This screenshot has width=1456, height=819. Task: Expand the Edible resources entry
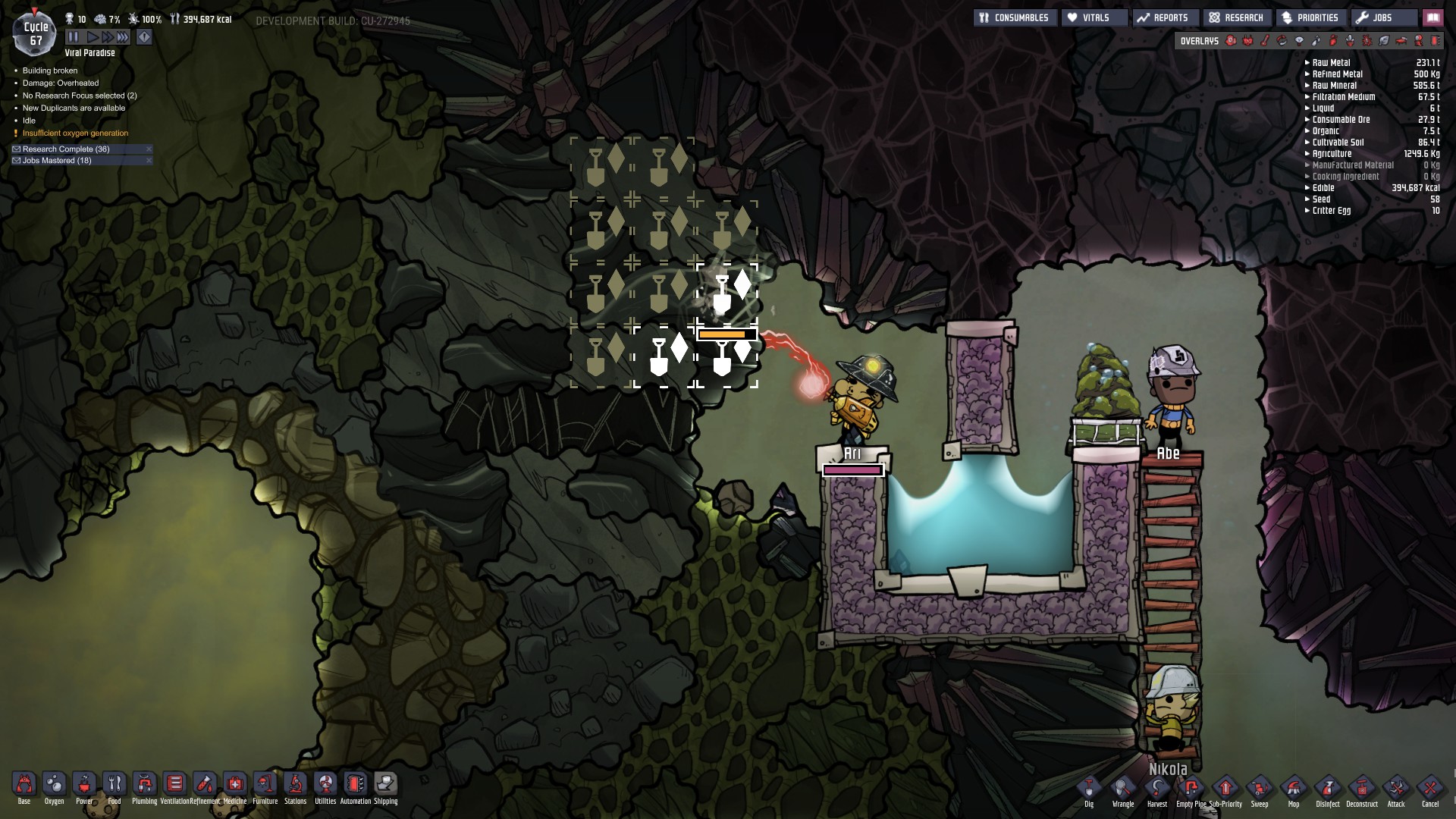(x=1306, y=188)
